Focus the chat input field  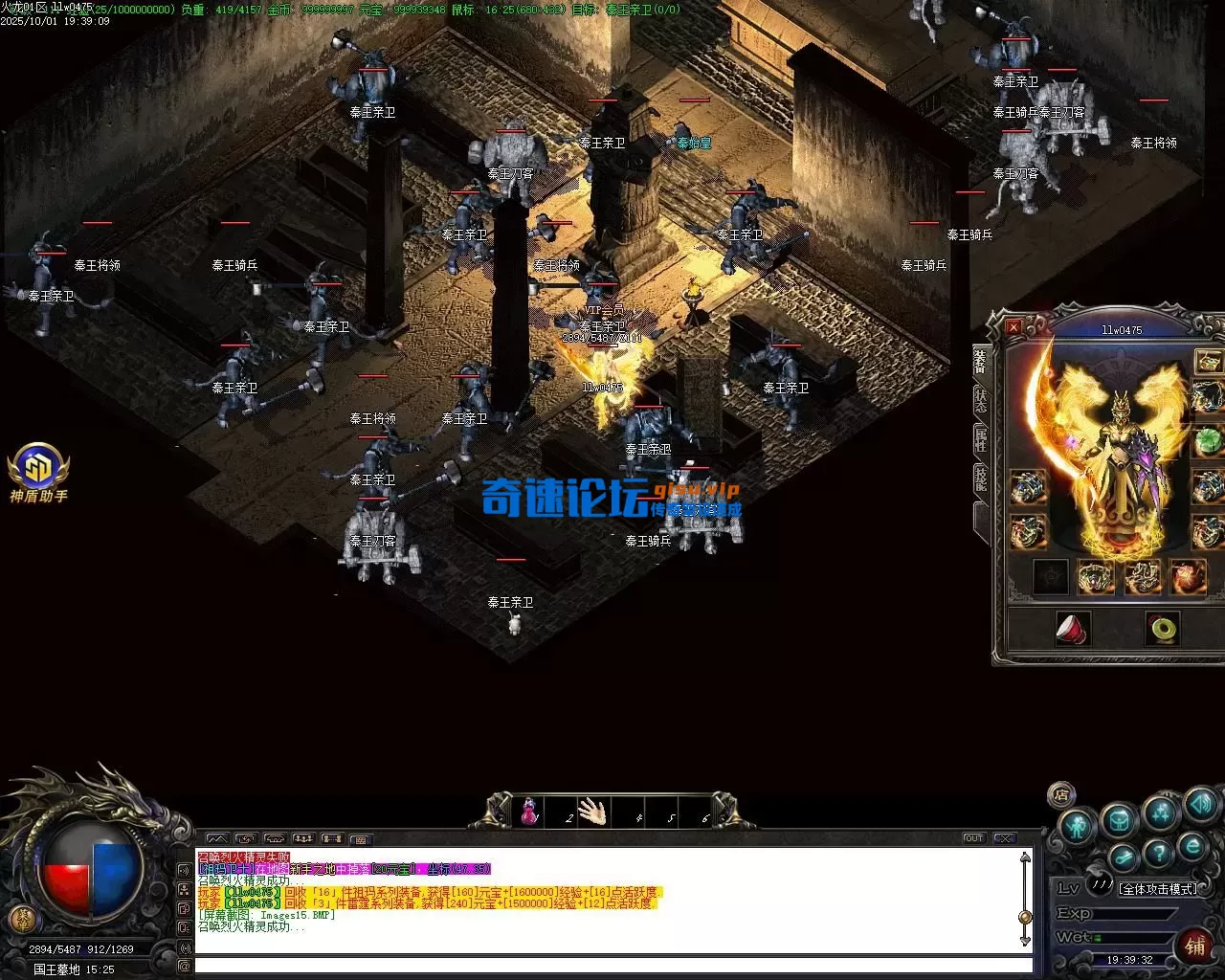click(x=612, y=966)
